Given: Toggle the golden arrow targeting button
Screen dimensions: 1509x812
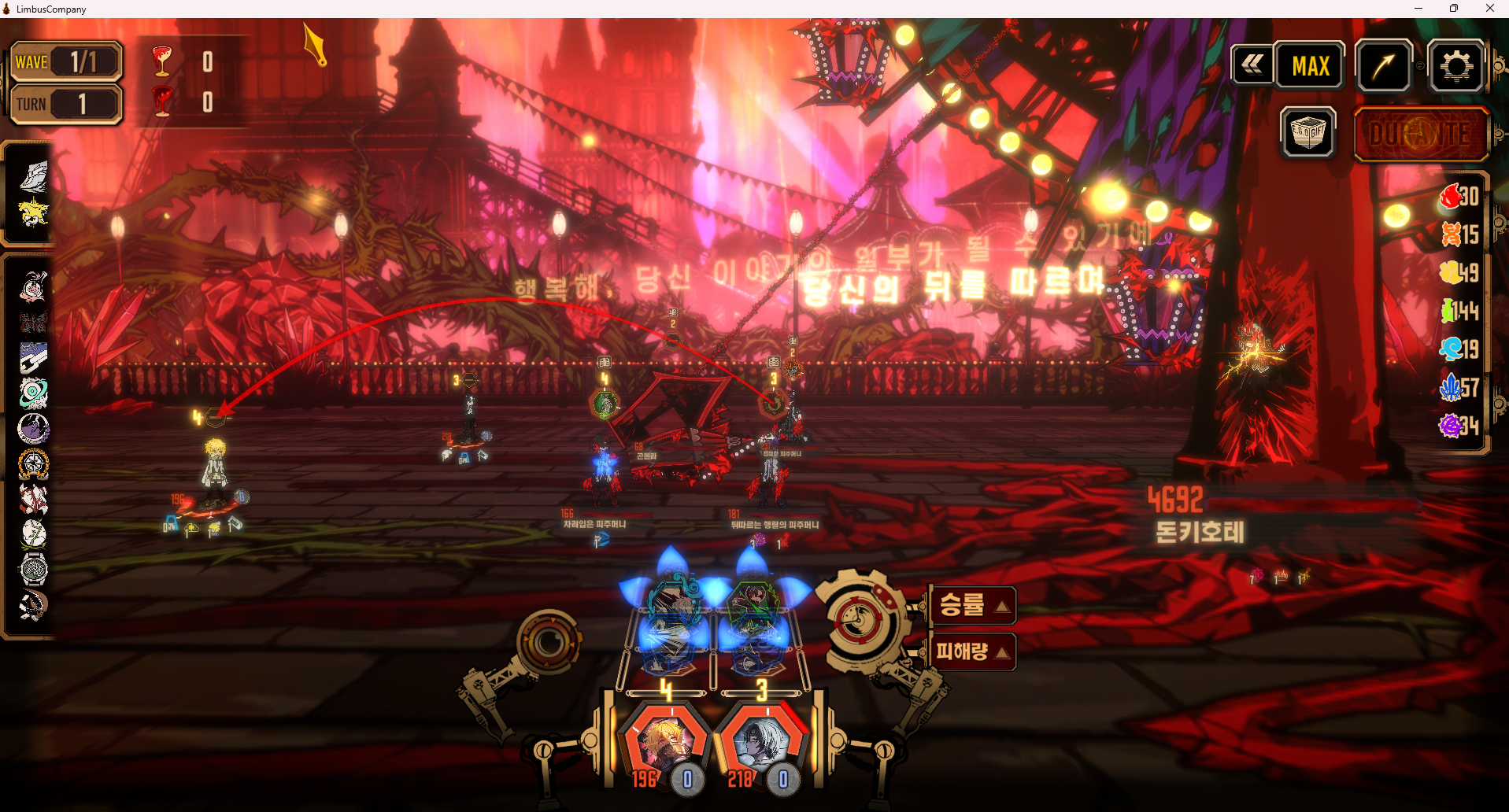Looking at the screenshot, I should point(1383,66).
